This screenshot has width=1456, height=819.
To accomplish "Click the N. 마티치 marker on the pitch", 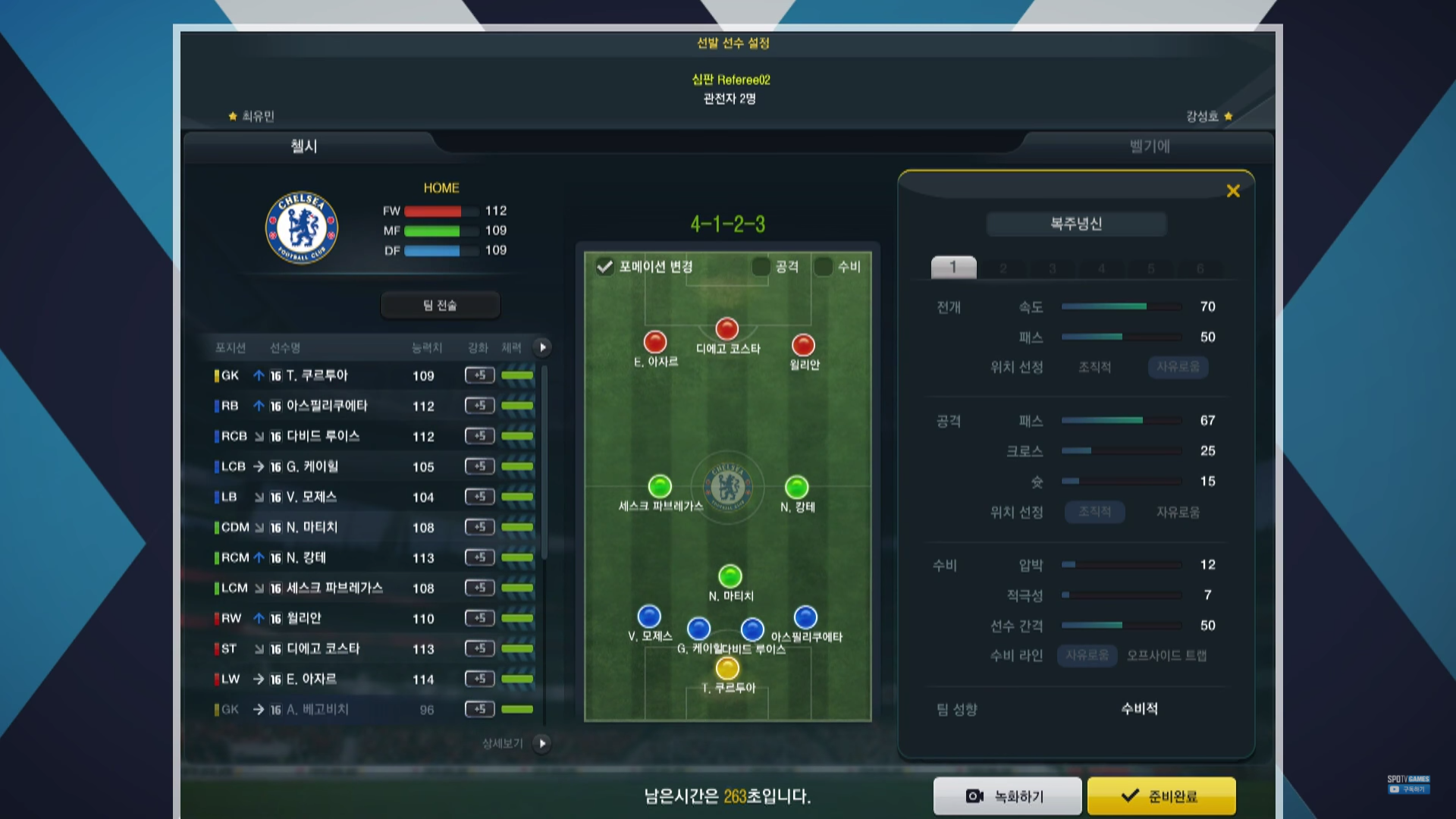I will tap(730, 576).
